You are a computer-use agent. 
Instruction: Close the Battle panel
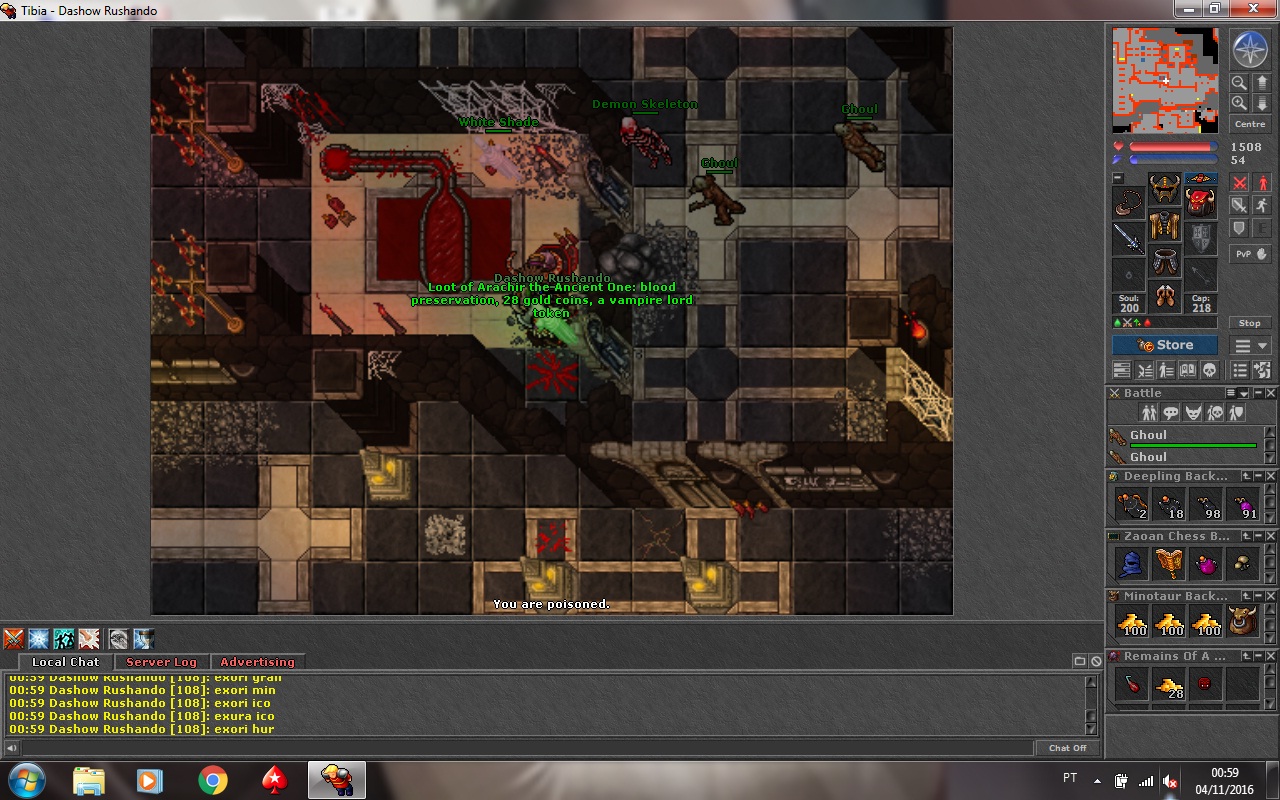[1271, 393]
